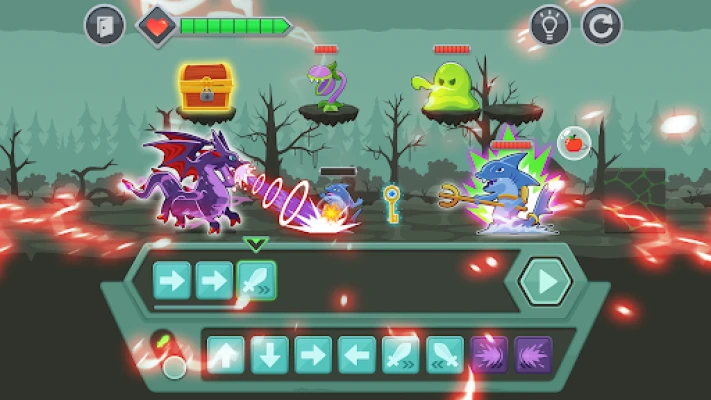Exit the level via the door button
711x400 pixels.
104,25
